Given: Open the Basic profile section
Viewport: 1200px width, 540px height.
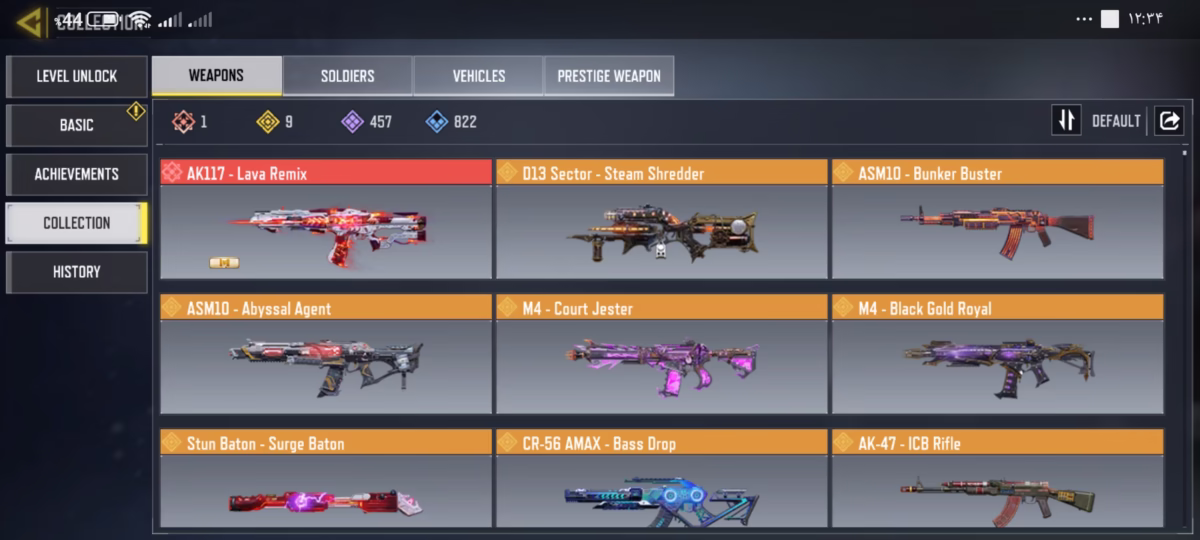Looking at the screenshot, I should pyautogui.click(x=76, y=125).
